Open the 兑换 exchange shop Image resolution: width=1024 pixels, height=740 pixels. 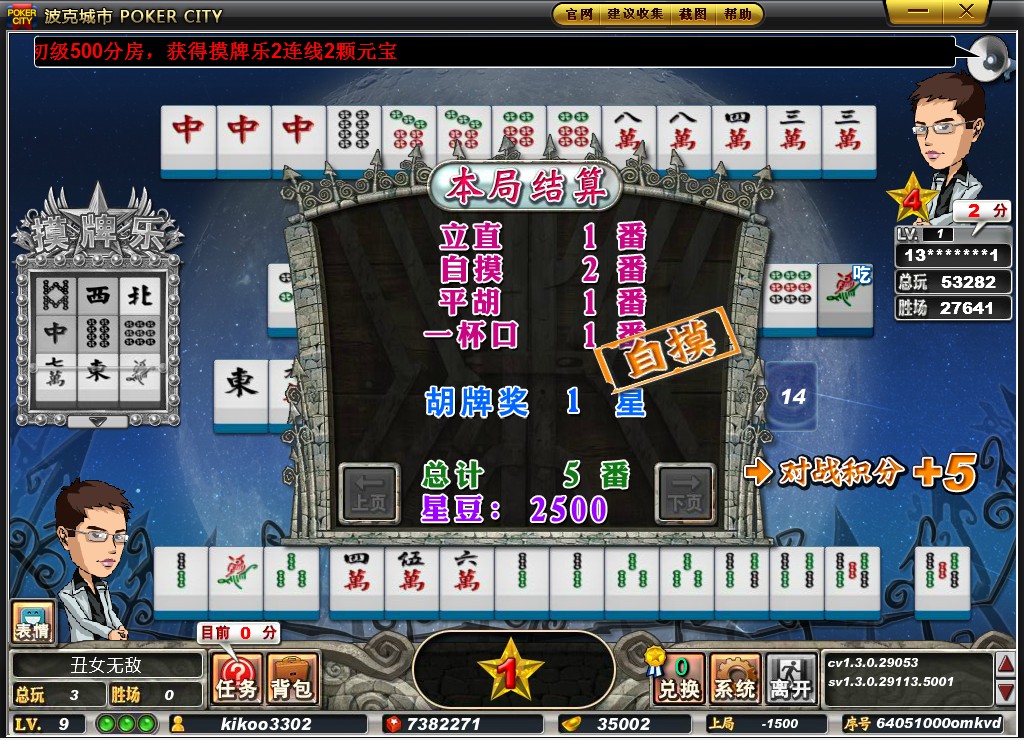click(678, 679)
